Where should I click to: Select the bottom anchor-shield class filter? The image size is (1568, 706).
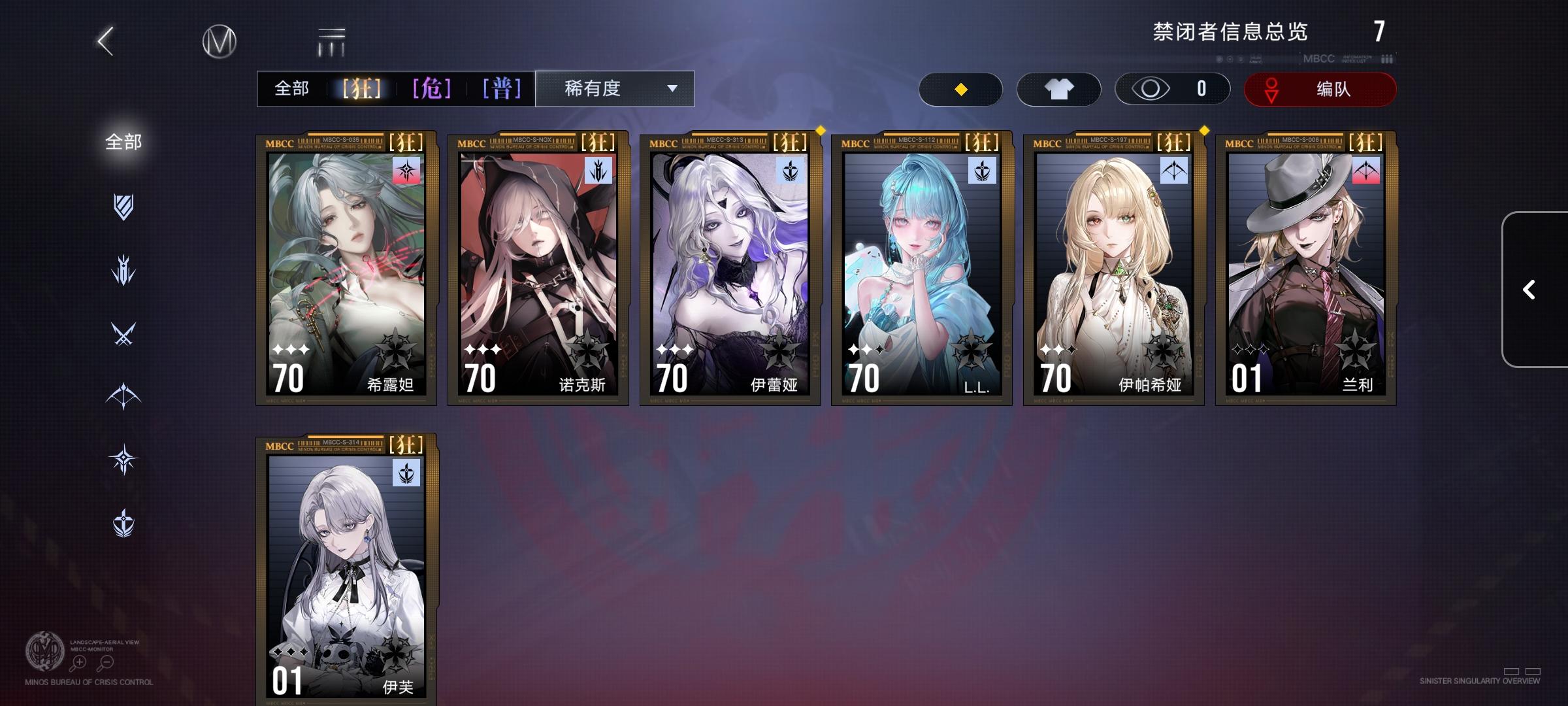click(x=124, y=523)
